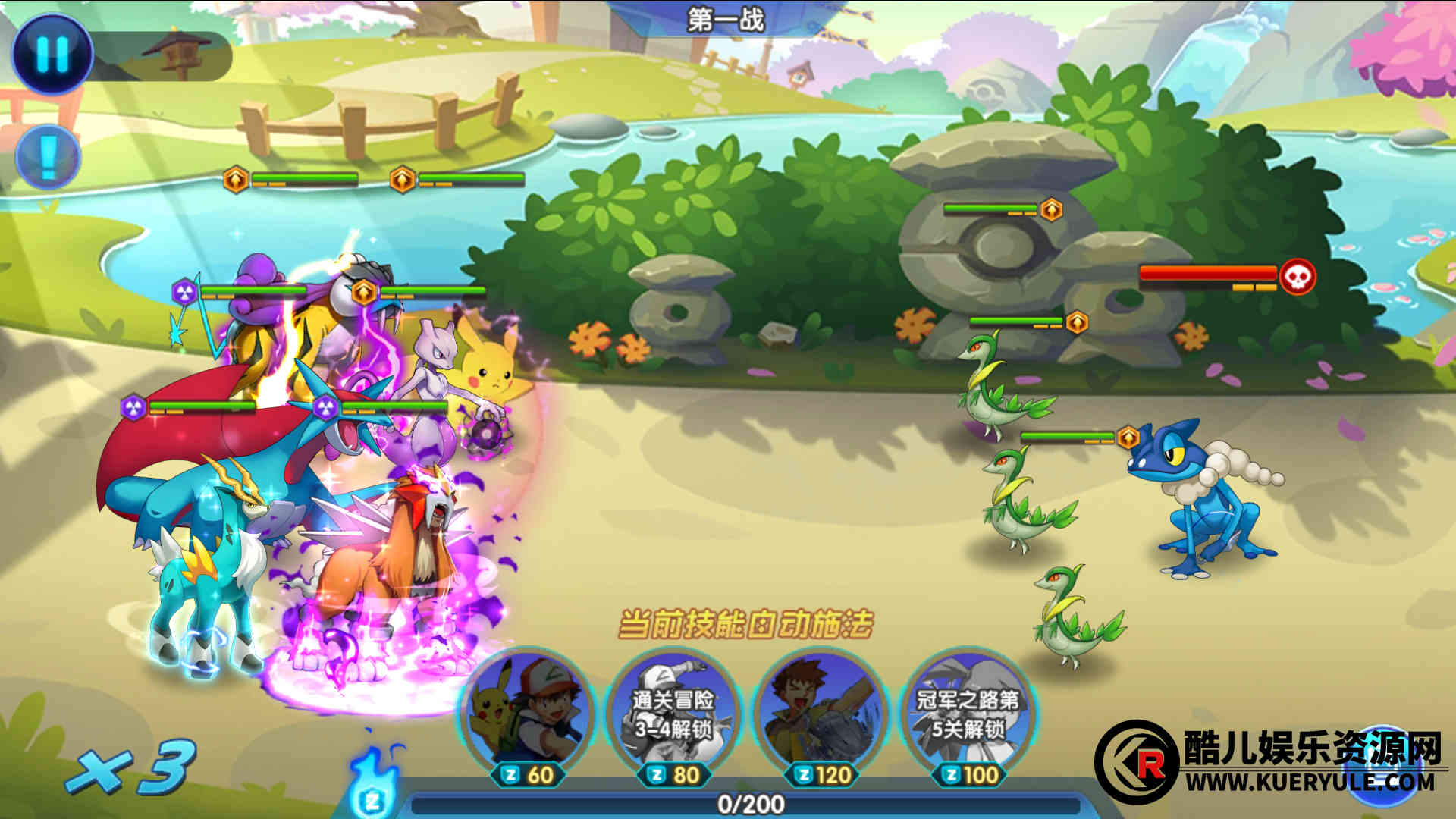The width and height of the screenshot is (1456, 819).
Task: Toggle the x3 battle speed
Action: [x=130, y=767]
